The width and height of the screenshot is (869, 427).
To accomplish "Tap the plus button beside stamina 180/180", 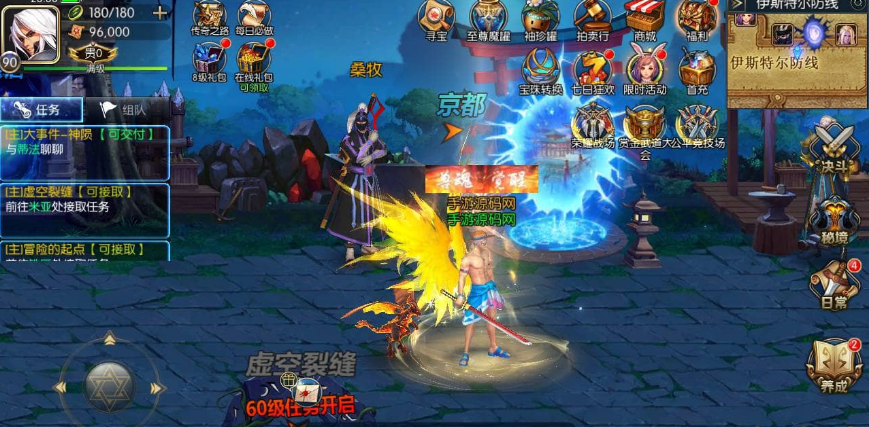I will click(160, 13).
